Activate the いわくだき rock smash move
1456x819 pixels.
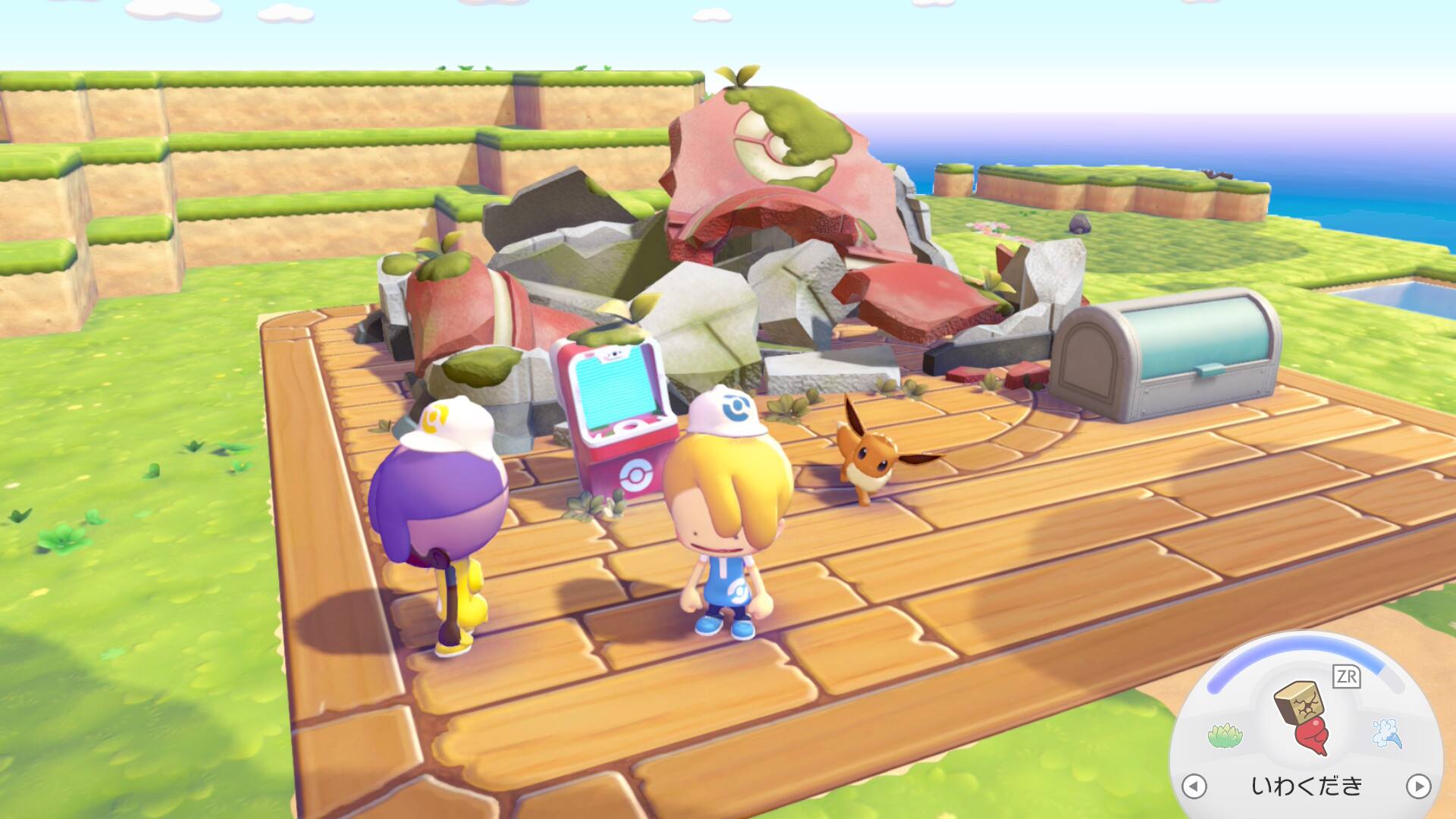[1304, 716]
